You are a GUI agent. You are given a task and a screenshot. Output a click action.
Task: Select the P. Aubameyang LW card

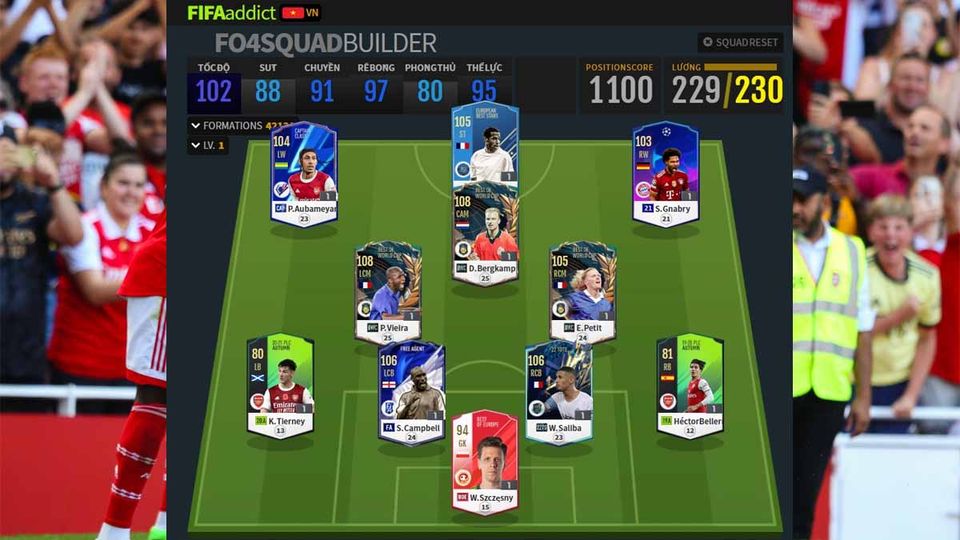coord(304,173)
